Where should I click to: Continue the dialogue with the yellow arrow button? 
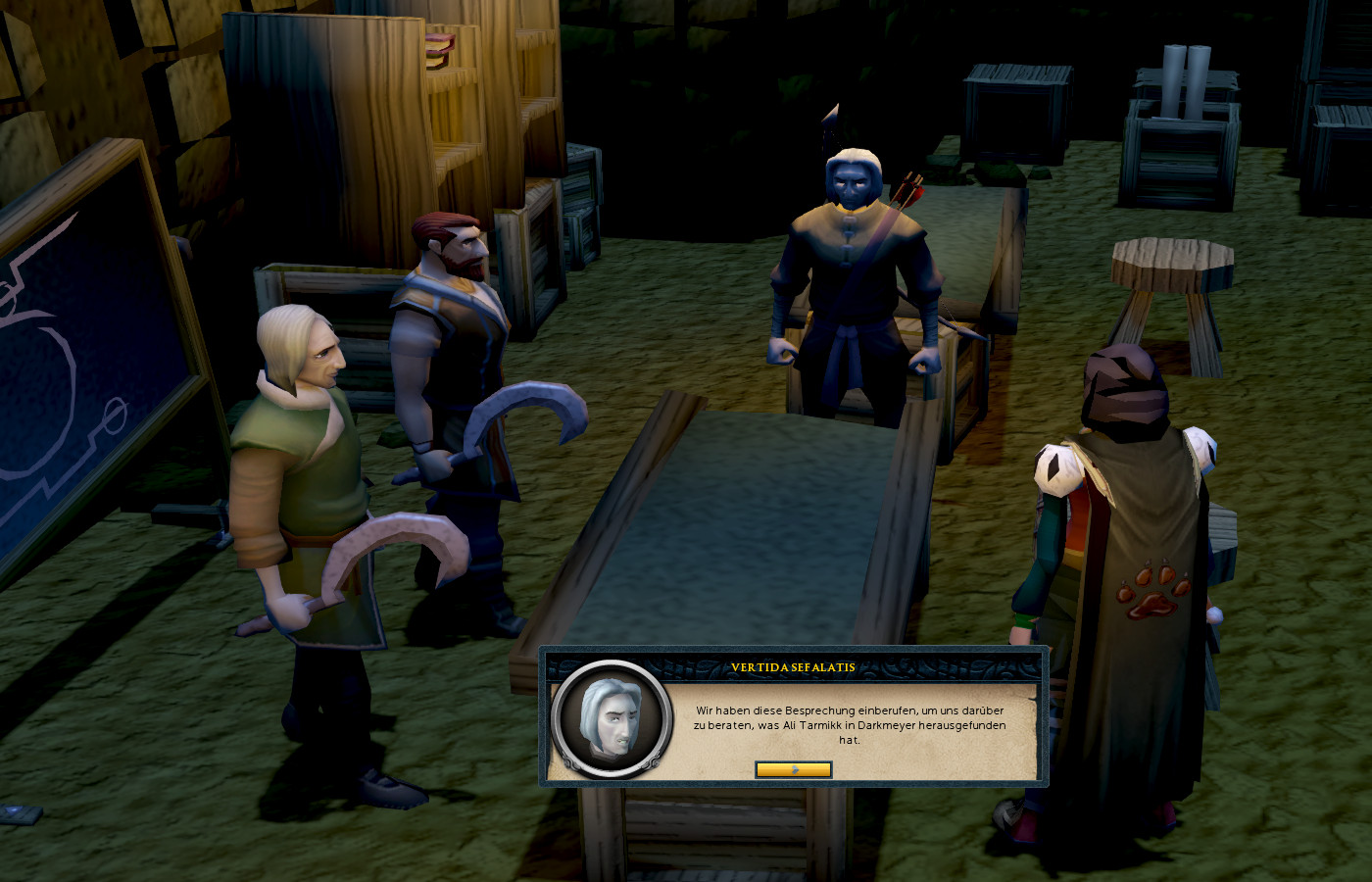[794, 769]
